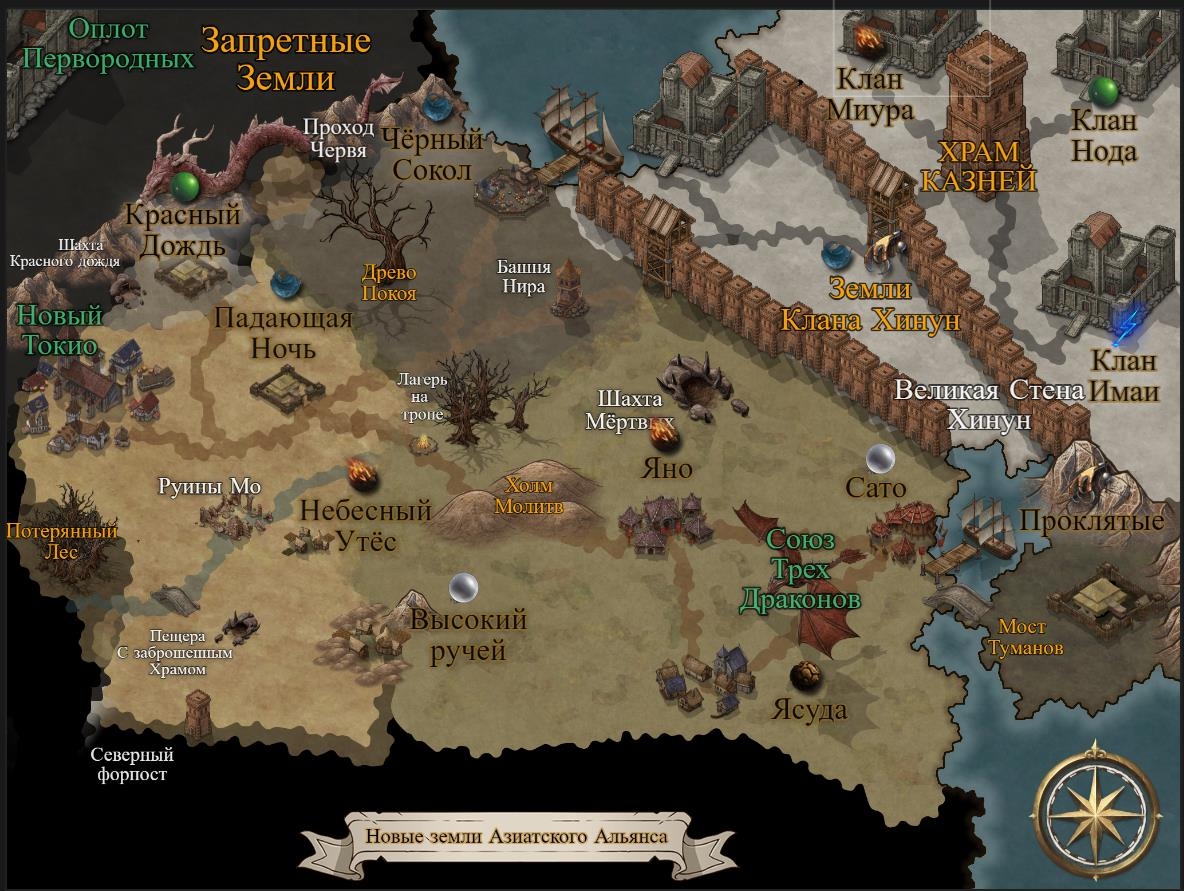Select the Сато silver orb marker
The width and height of the screenshot is (1184, 891).
[880, 458]
